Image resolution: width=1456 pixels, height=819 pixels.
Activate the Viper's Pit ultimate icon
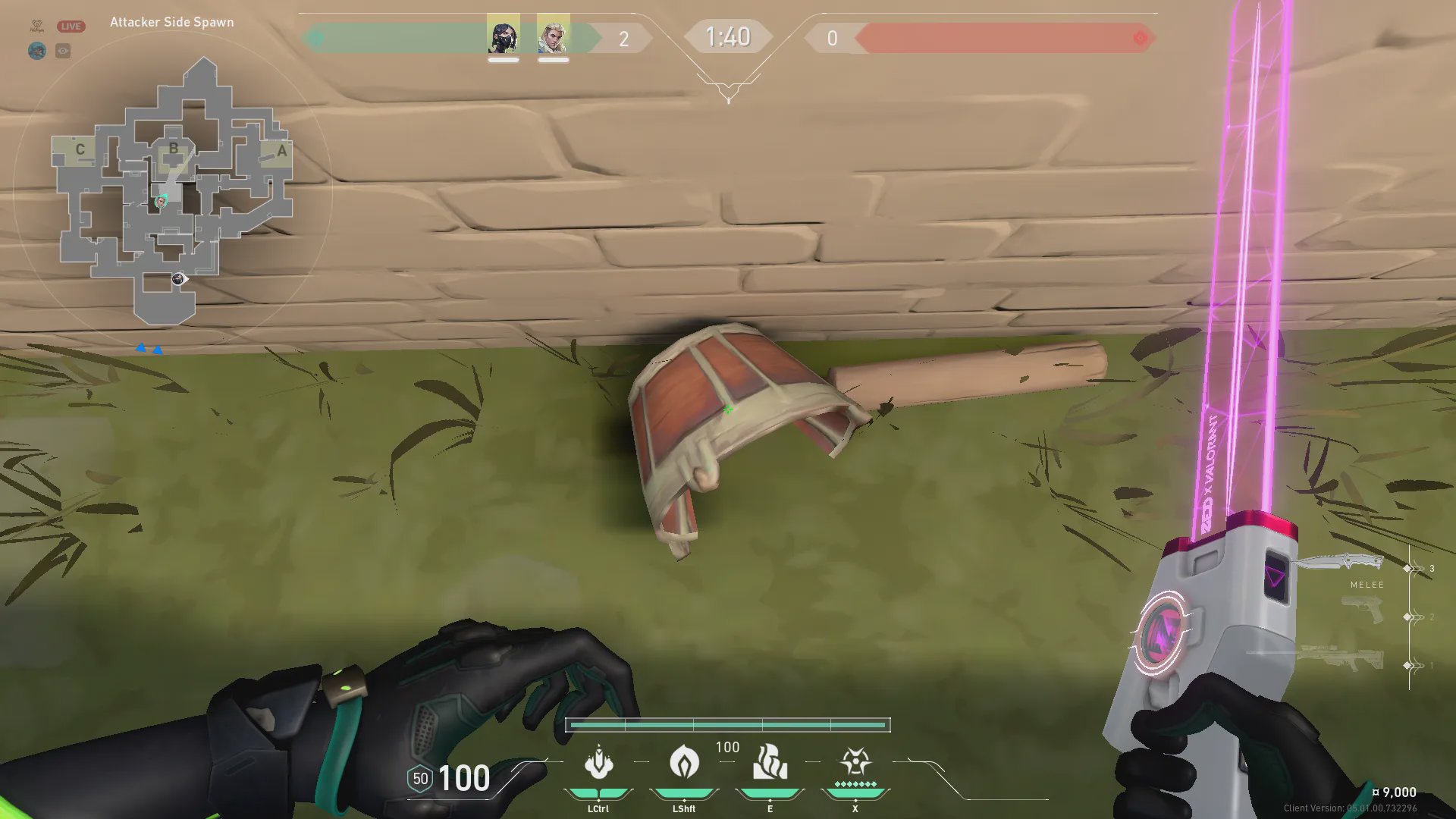coord(855,763)
